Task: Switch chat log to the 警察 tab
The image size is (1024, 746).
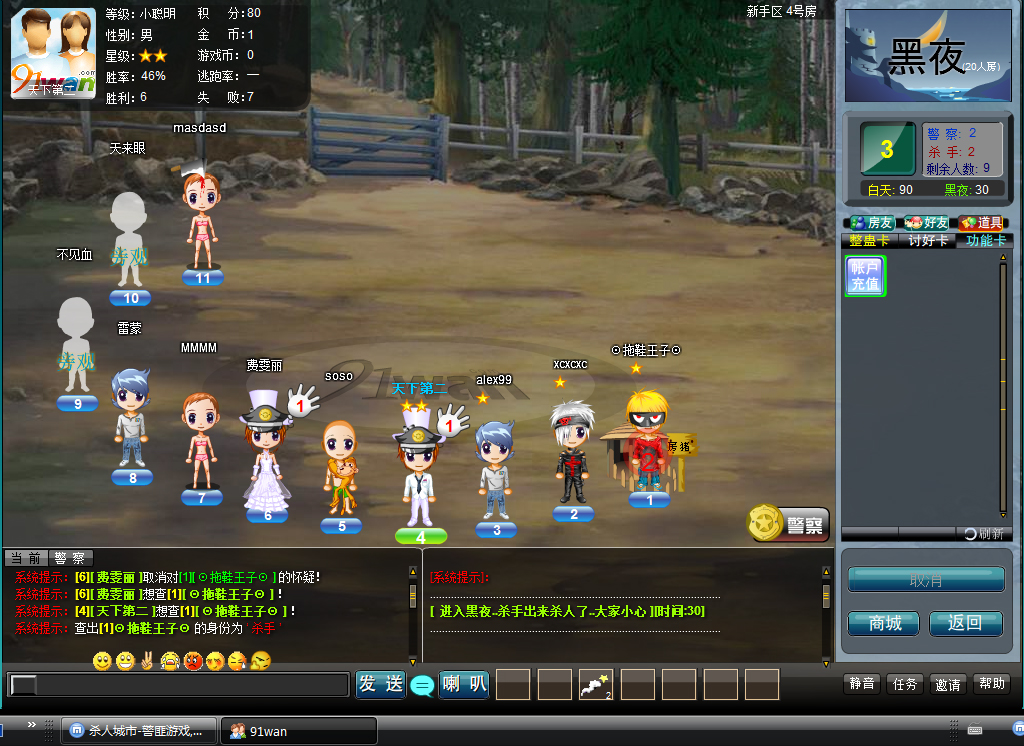Action: coord(69,558)
